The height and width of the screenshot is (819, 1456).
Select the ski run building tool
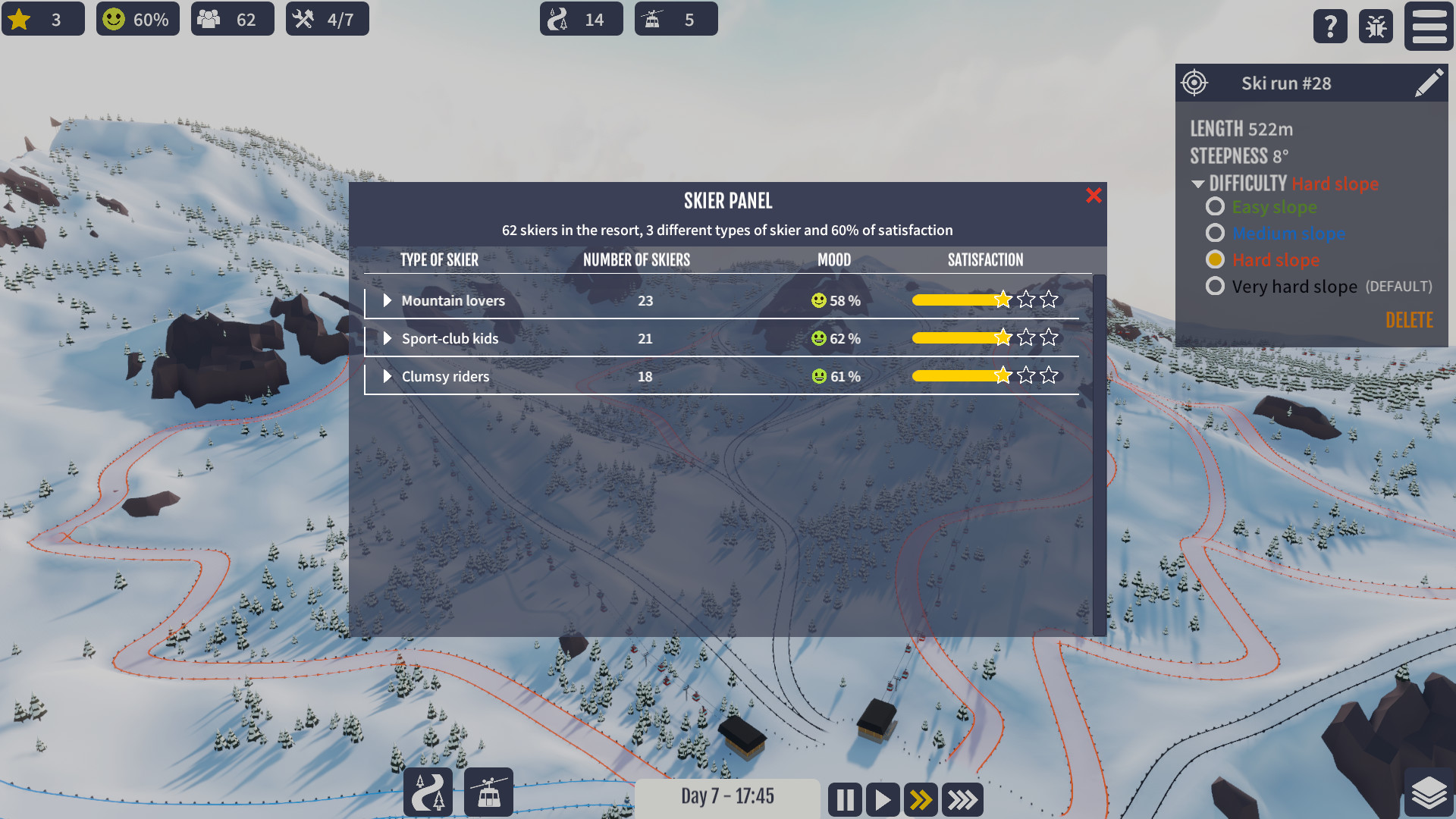(428, 792)
